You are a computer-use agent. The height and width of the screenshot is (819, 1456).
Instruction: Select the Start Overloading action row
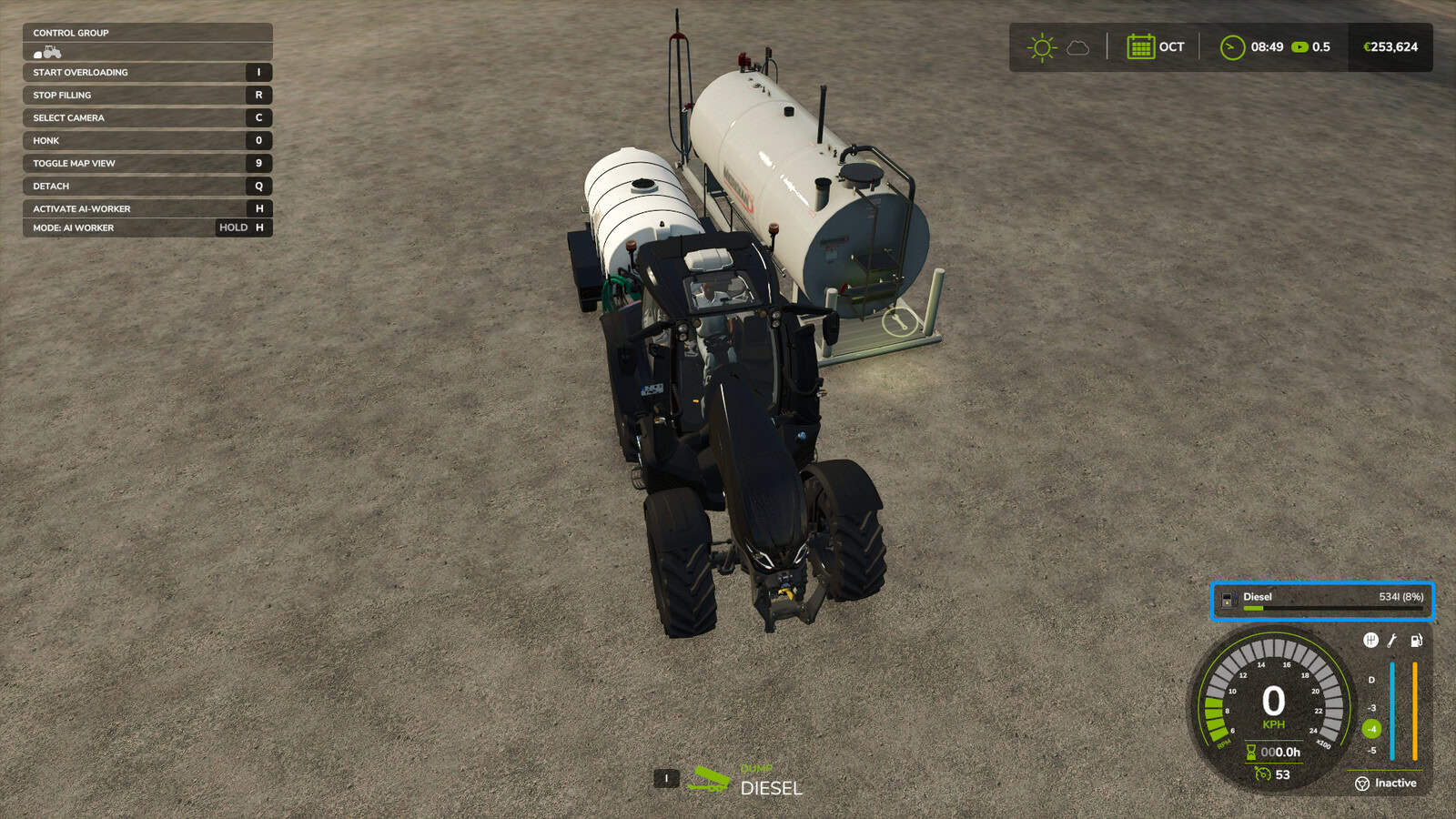(x=147, y=73)
